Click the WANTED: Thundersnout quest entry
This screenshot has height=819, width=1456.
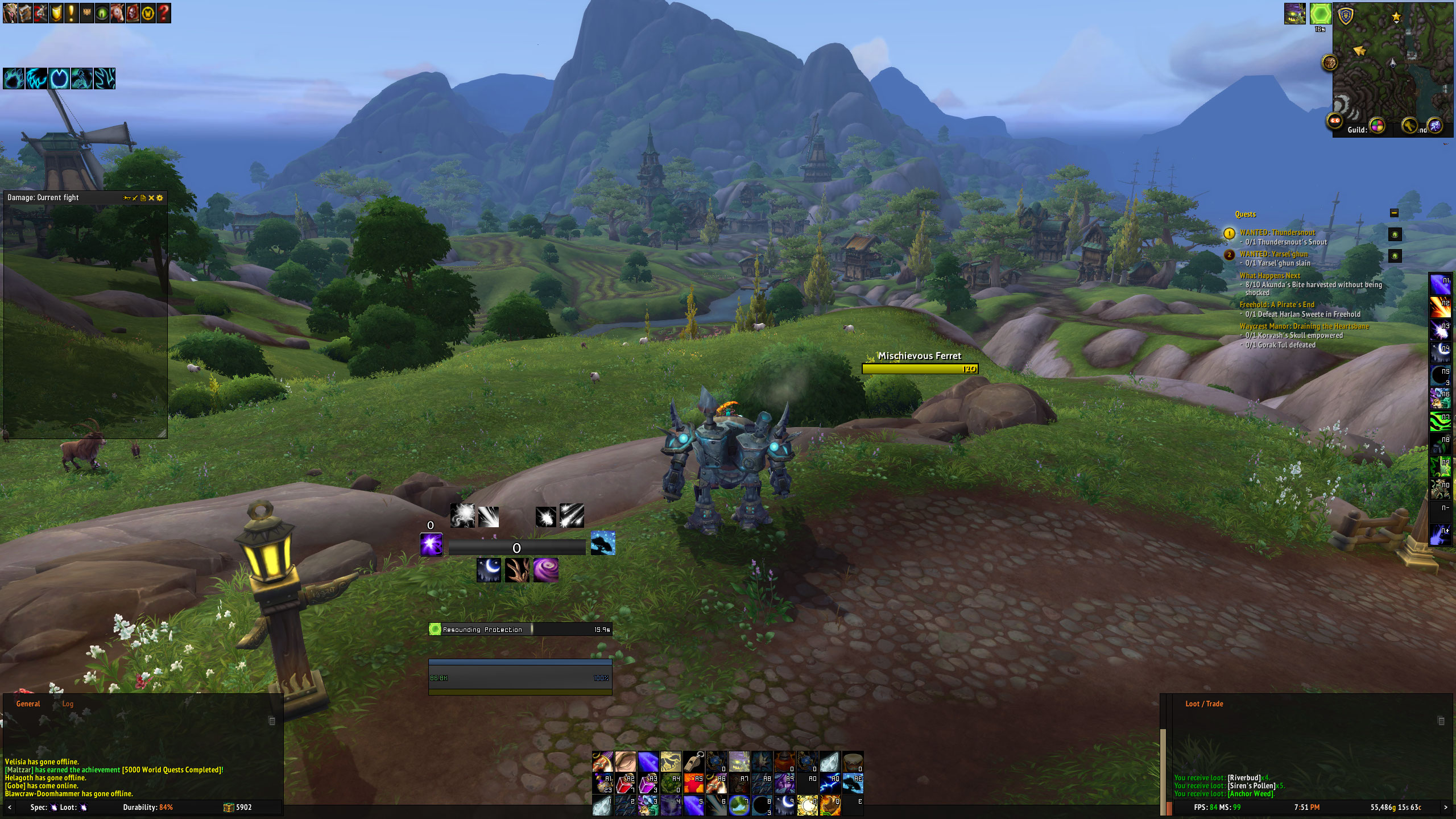pyautogui.click(x=1277, y=233)
